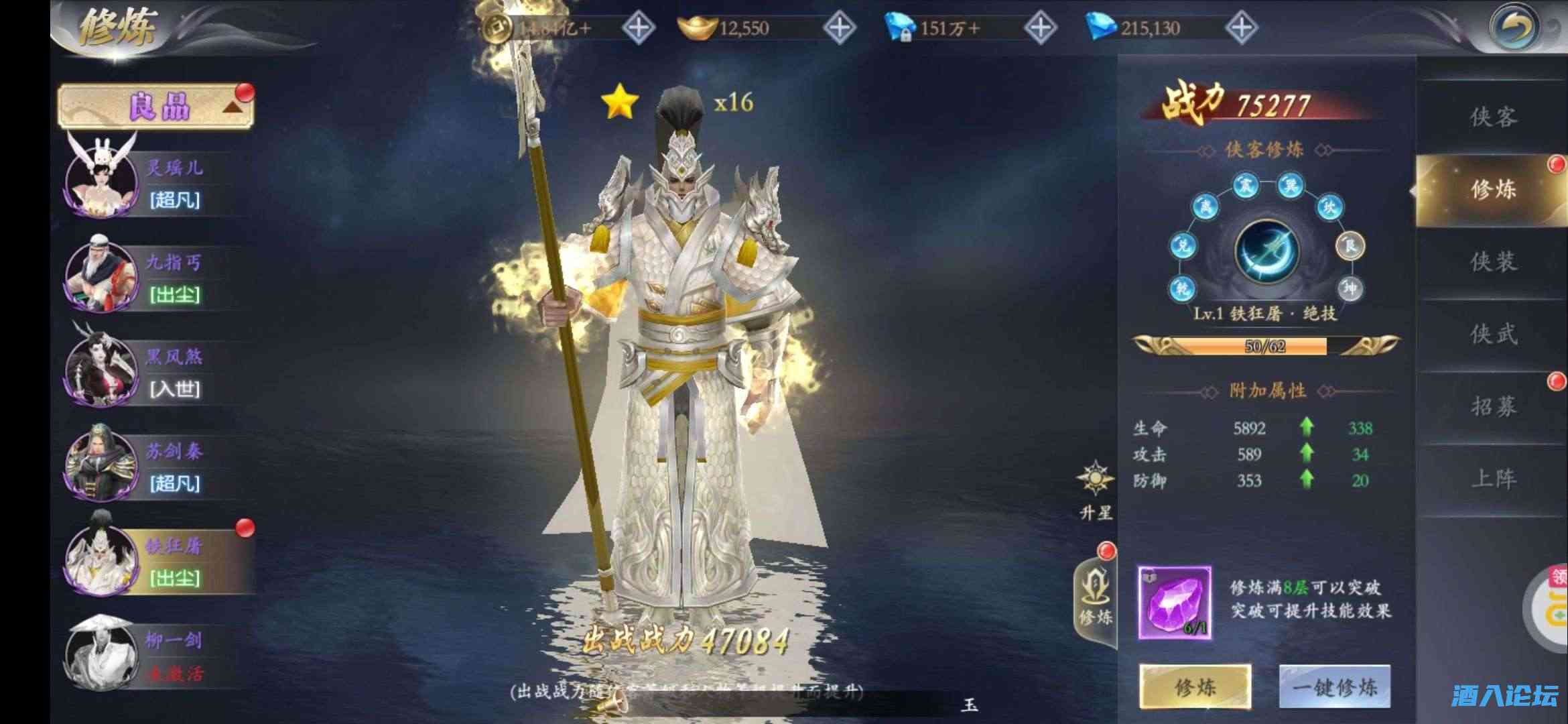Open the 良品 quality filter dropdown
1568x724 pixels.
pyautogui.click(x=155, y=107)
